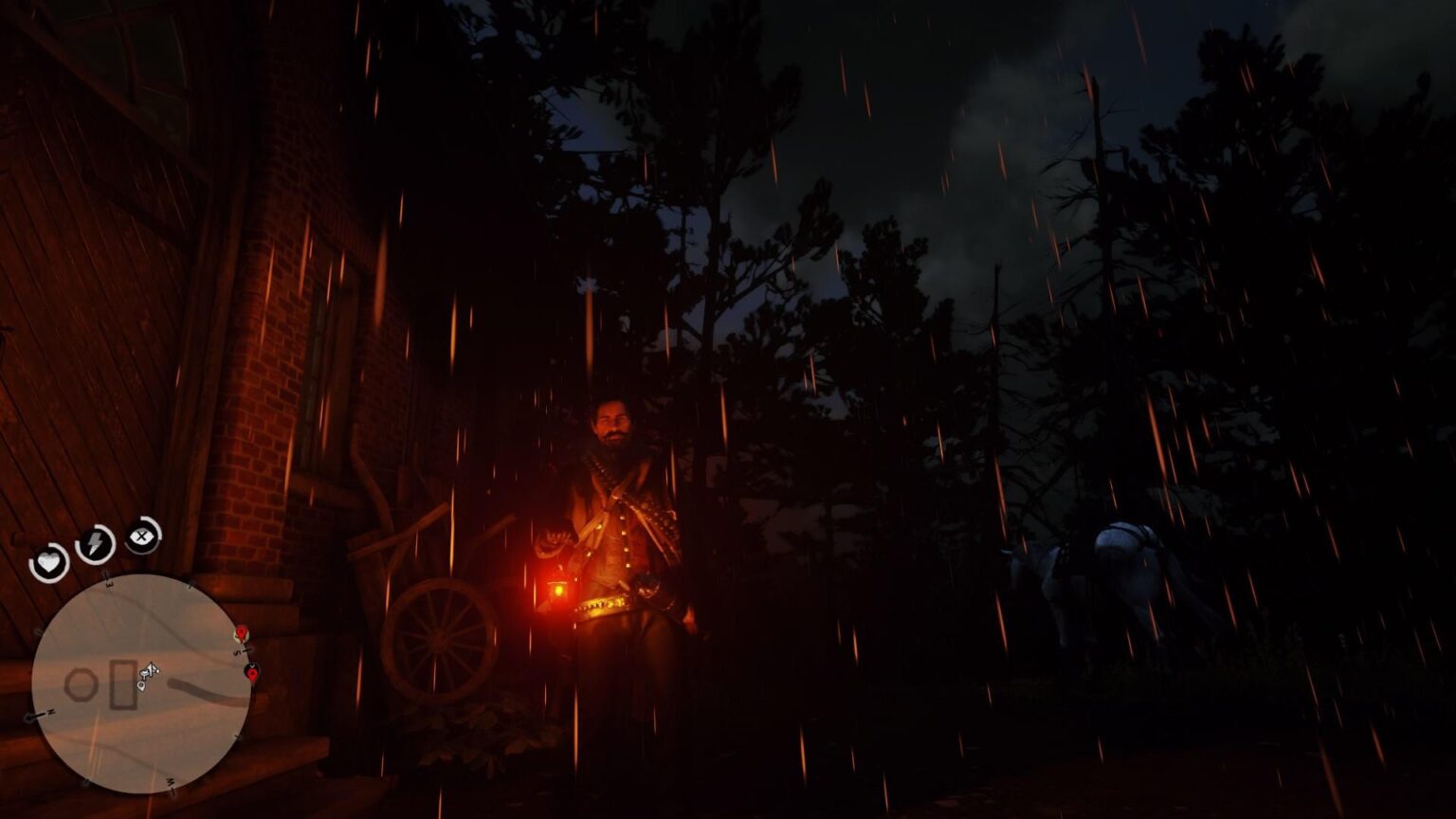Click the red waypoint blip below the S marker
The image size is (1456, 819).
[252, 674]
